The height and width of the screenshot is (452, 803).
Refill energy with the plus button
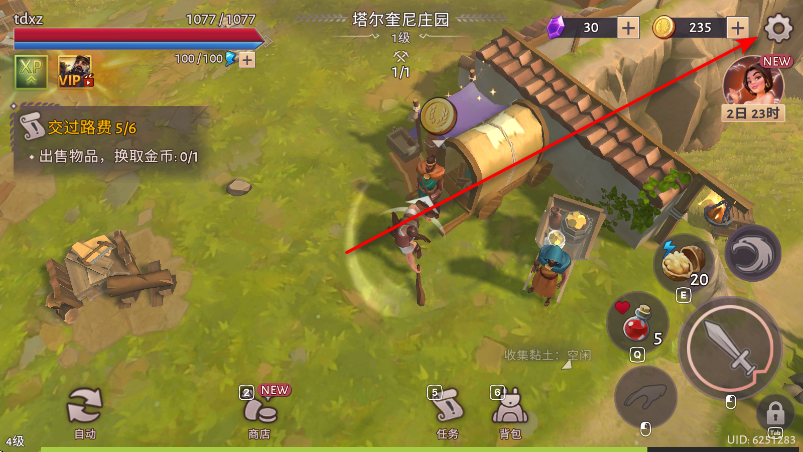point(246,59)
